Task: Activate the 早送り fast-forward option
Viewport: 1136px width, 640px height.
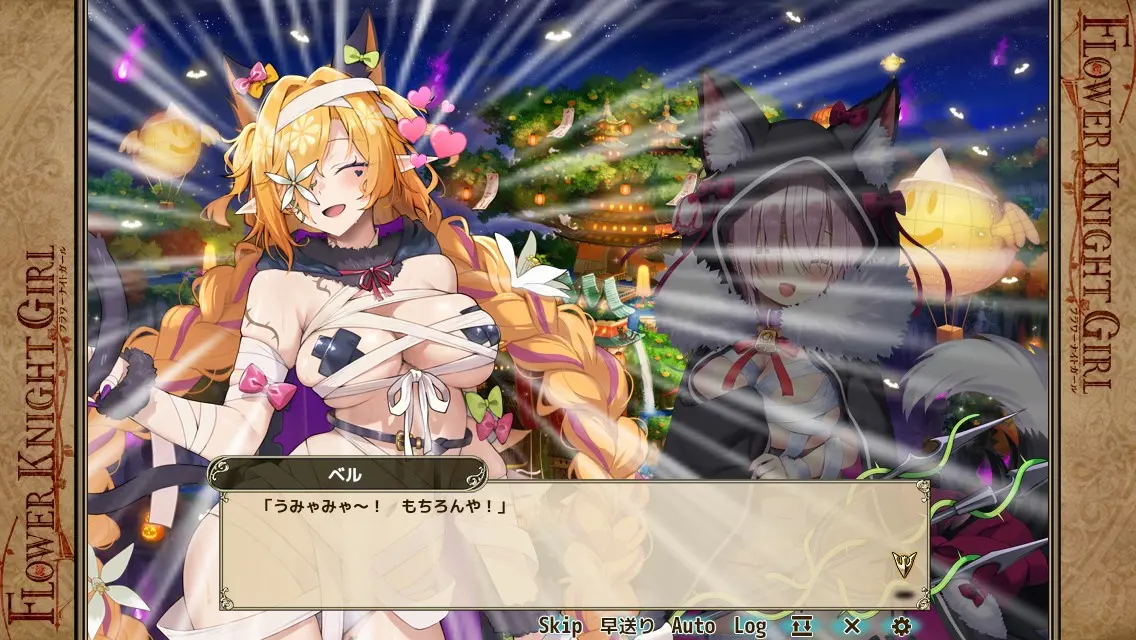Action: click(x=628, y=626)
